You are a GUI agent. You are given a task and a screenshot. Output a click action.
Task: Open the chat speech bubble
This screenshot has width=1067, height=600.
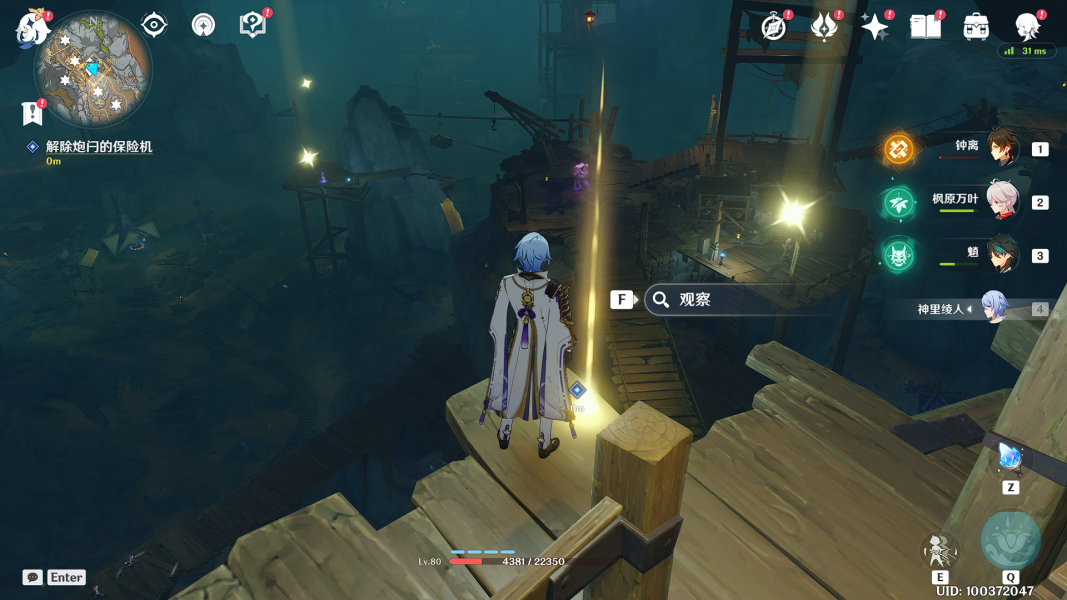click(x=33, y=577)
